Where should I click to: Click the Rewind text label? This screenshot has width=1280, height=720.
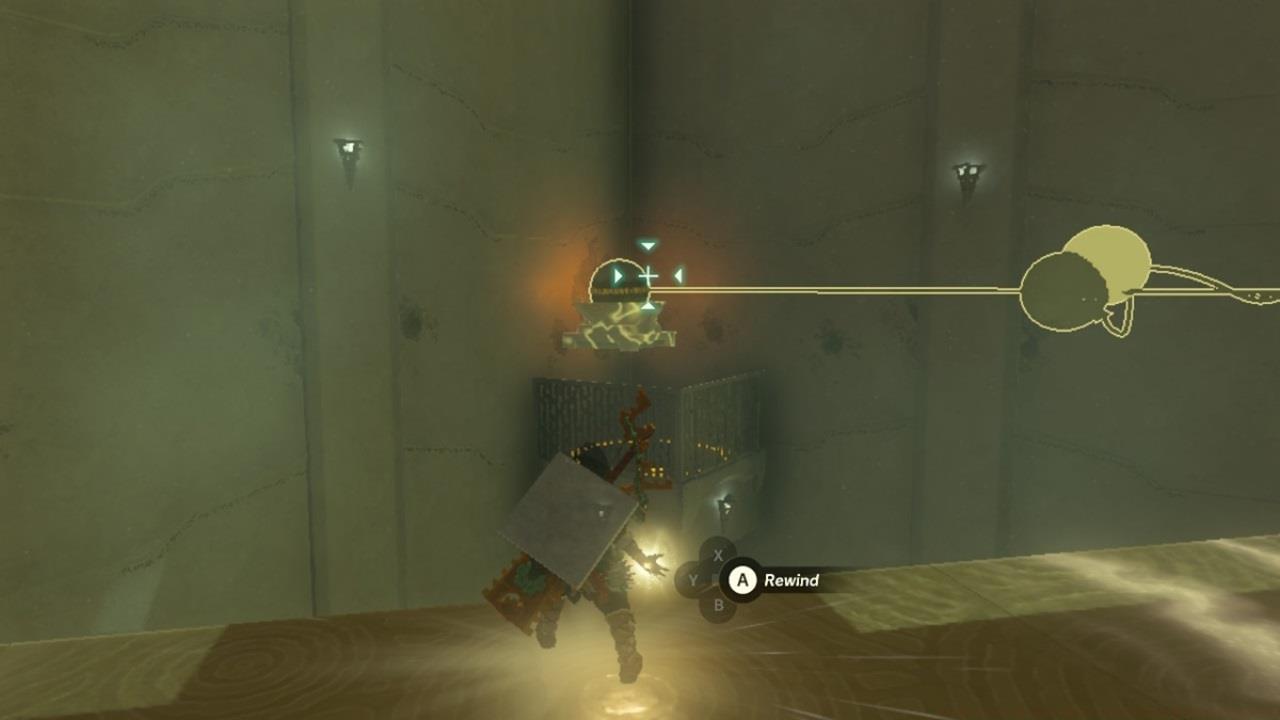(x=791, y=580)
